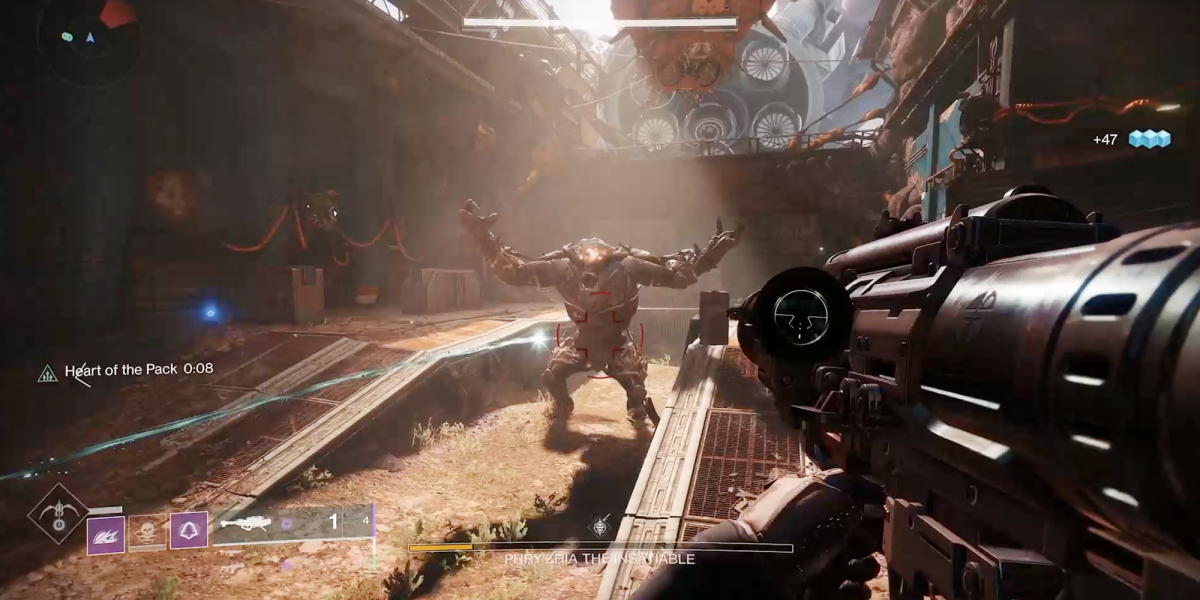Click the Heart of the Pack buff icon
Viewport: 1200px width, 600px height.
click(47, 373)
